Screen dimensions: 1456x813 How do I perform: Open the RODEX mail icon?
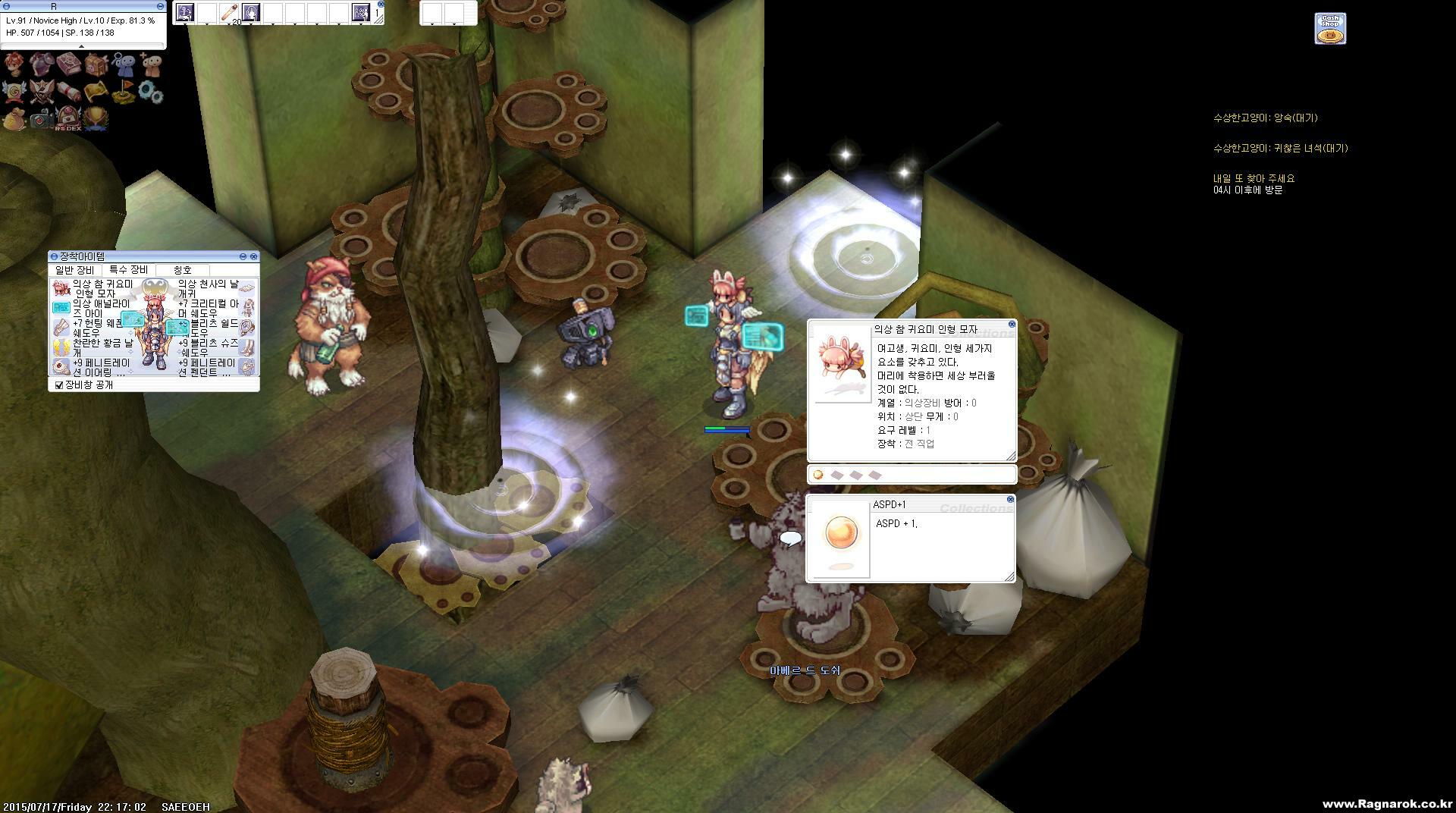pos(68,118)
